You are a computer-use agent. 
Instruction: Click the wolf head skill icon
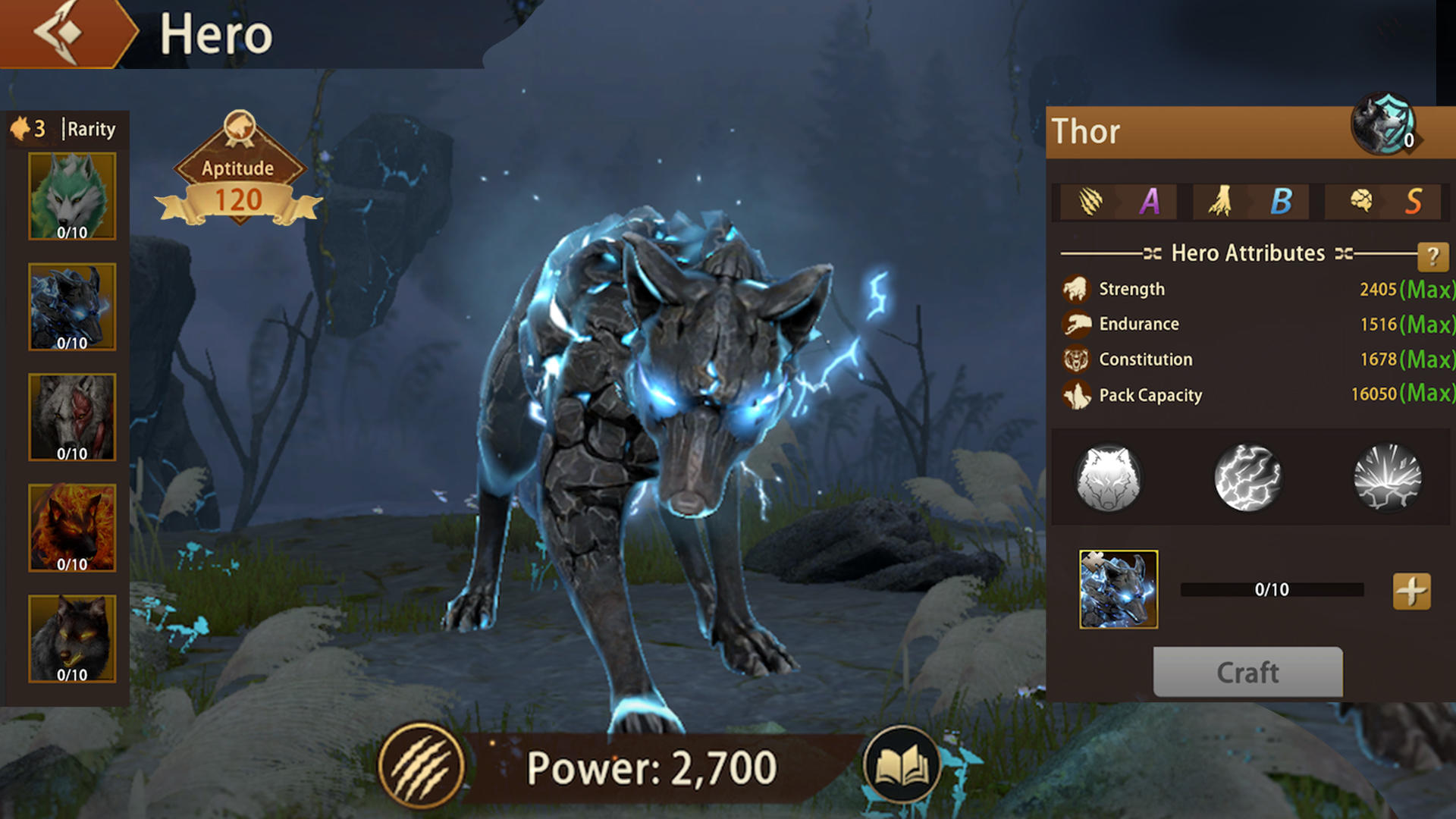(x=1106, y=478)
